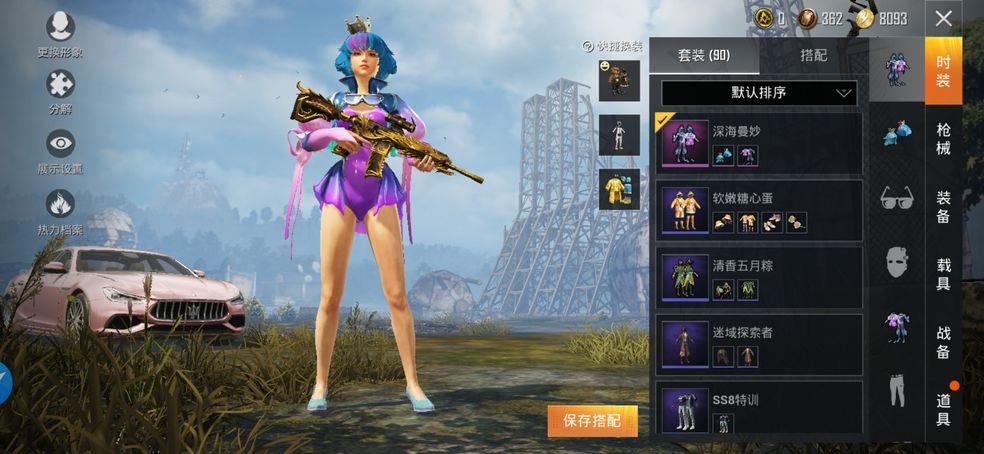The height and width of the screenshot is (454, 984).
Task: Click the 保存搭配 save outfit button
Action: [592, 421]
